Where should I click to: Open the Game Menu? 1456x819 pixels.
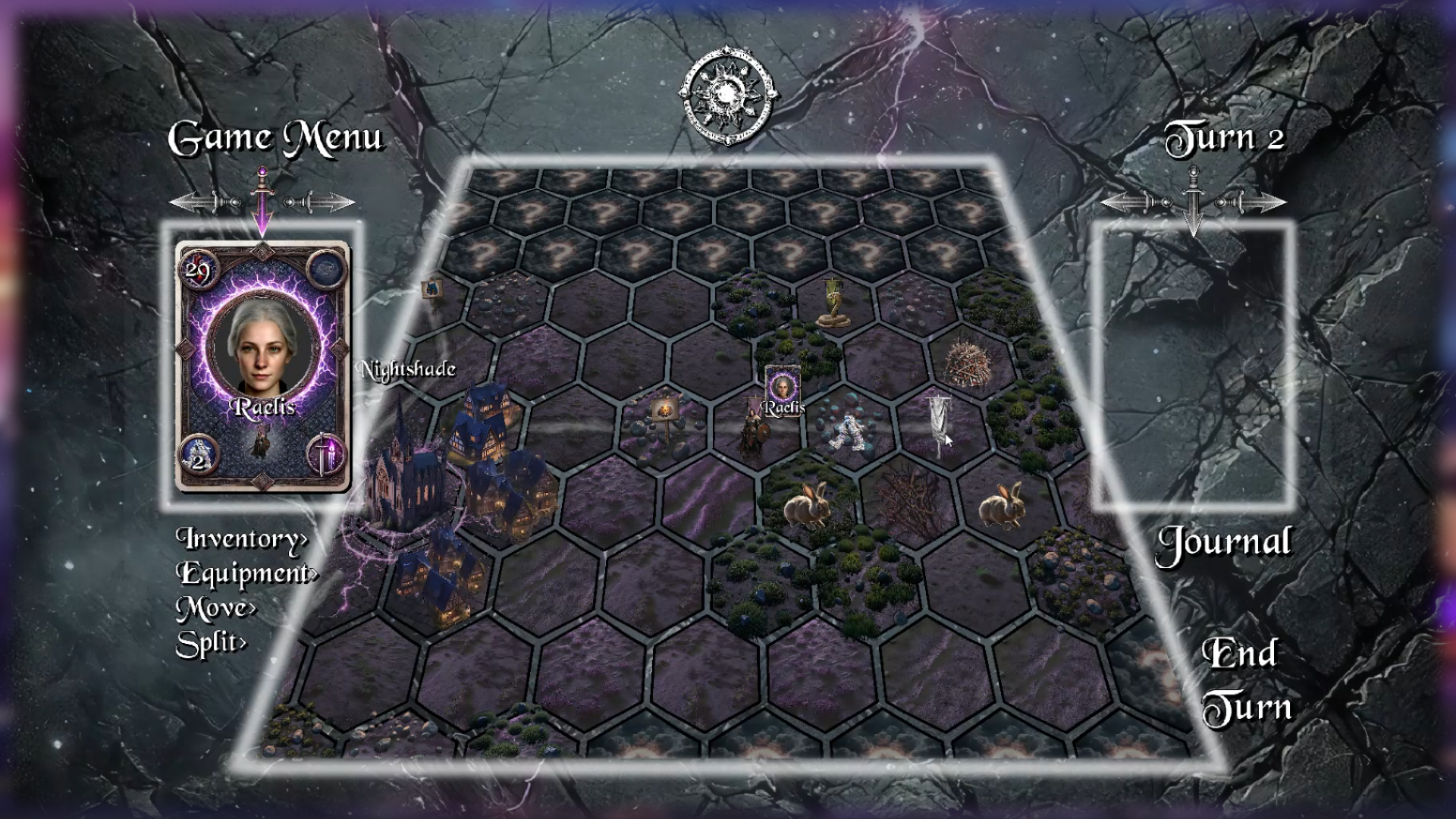point(276,139)
